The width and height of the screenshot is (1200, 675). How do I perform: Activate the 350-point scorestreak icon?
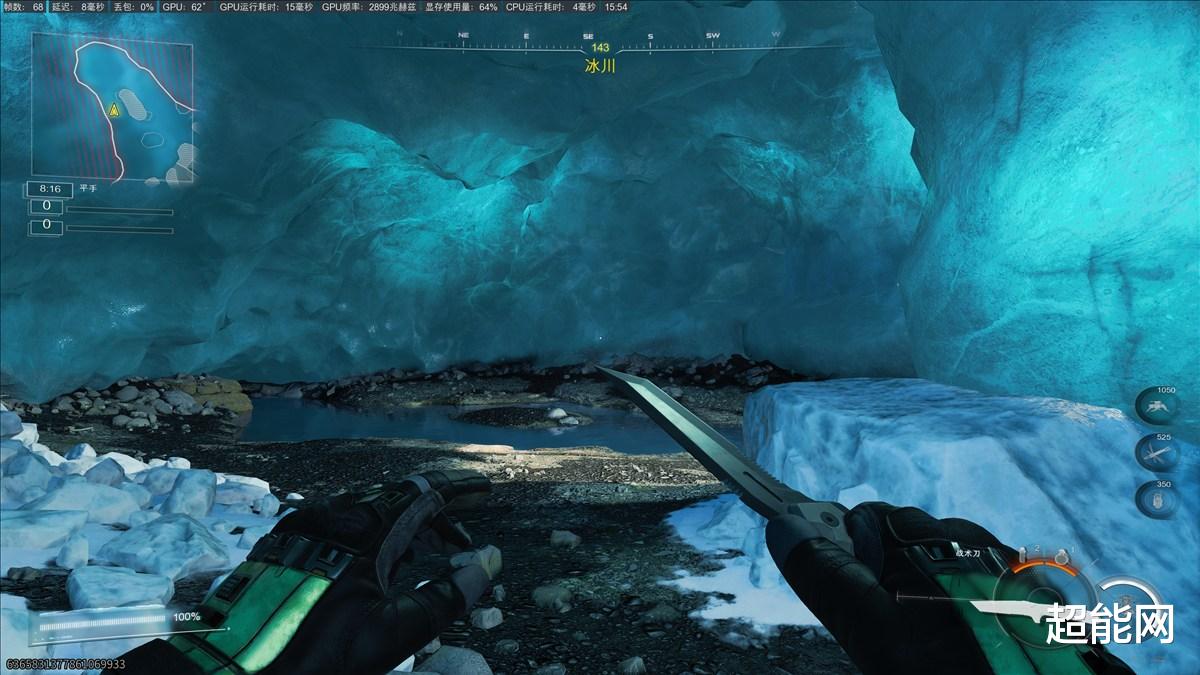(x=1157, y=499)
